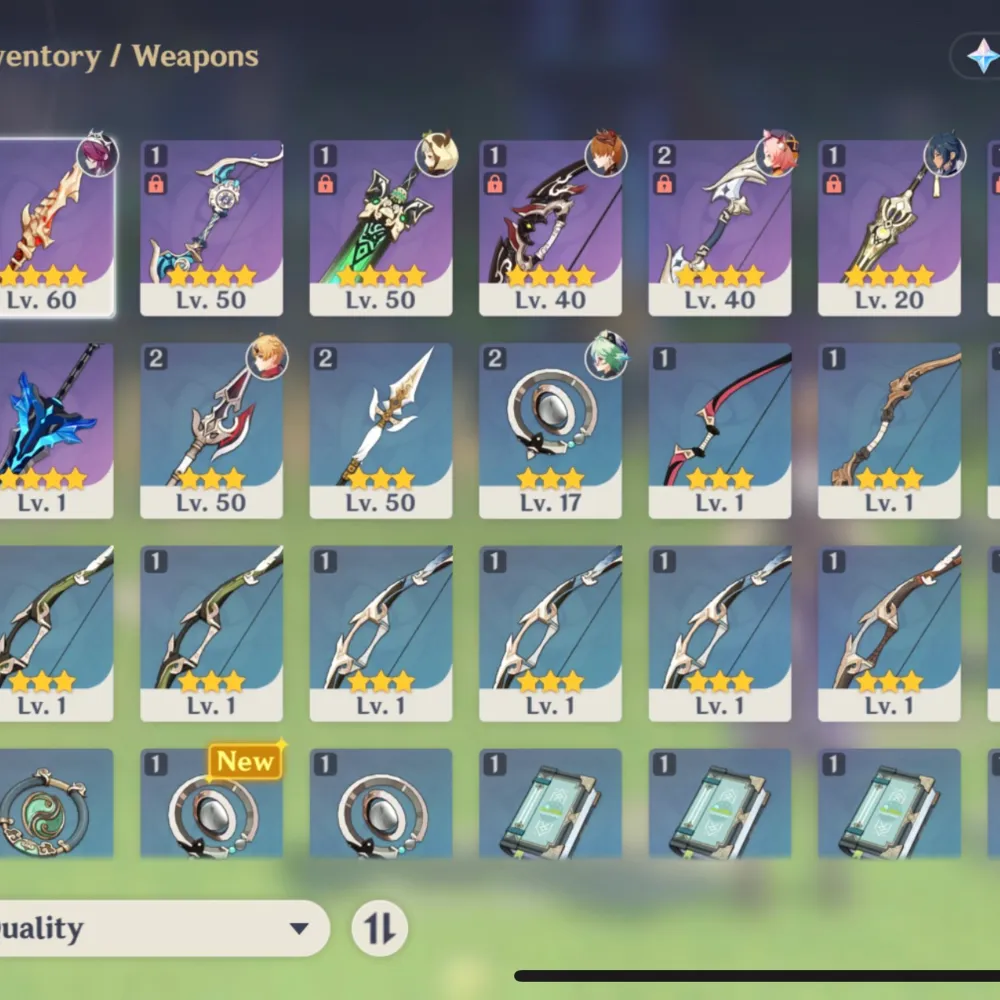Select the white Lv. 50 spear
The height and width of the screenshot is (1000, 1000).
(380, 428)
